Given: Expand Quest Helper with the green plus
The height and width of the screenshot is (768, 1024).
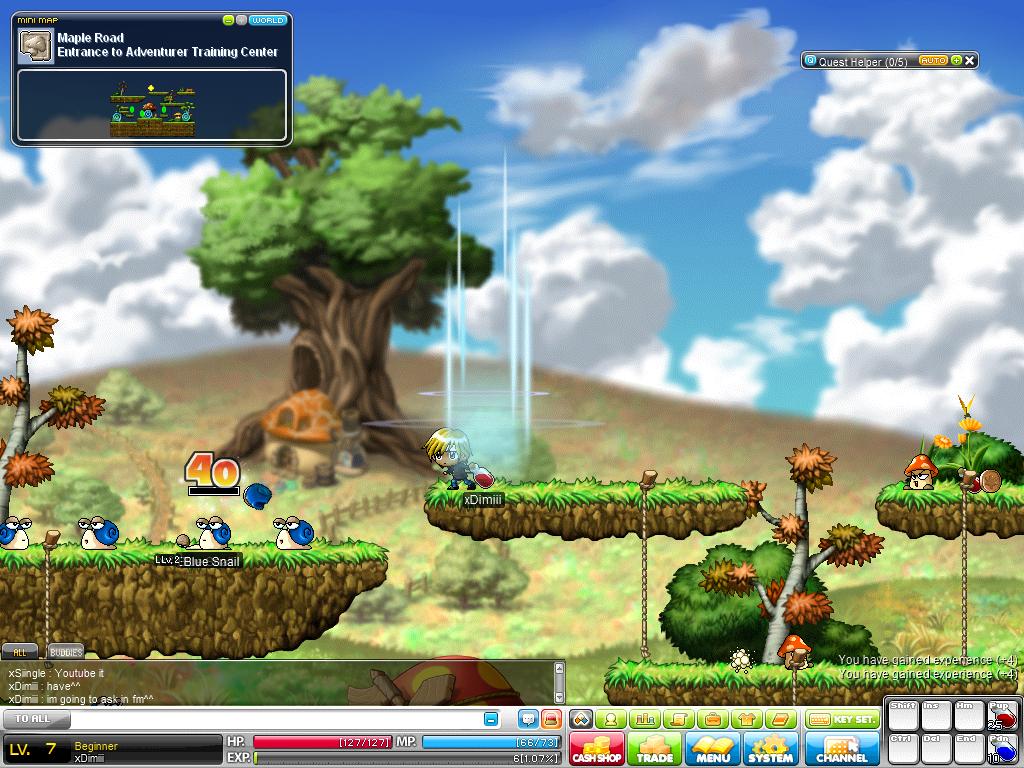Looking at the screenshot, I should click(x=956, y=61).
